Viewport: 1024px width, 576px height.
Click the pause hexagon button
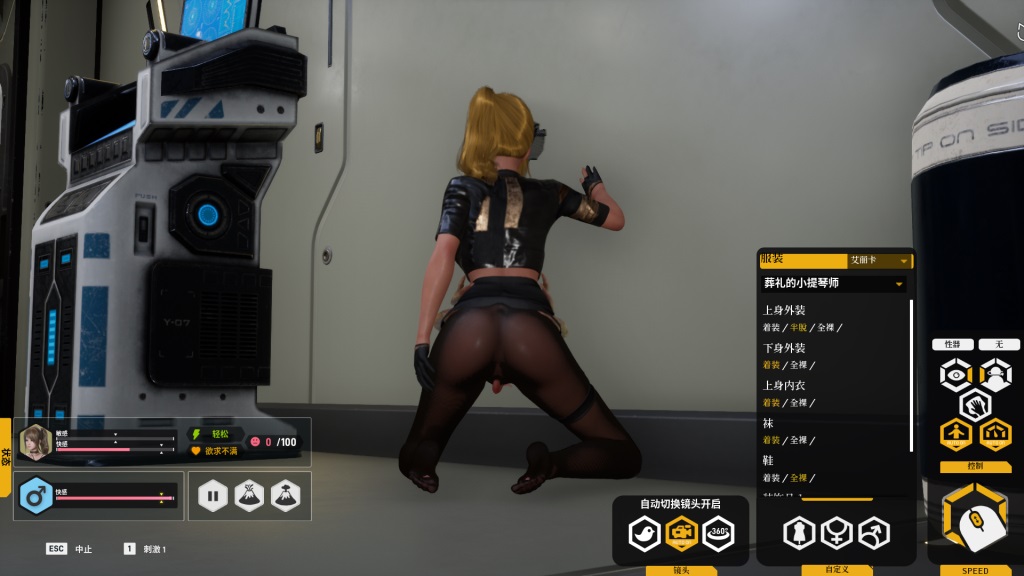(213, 495)
